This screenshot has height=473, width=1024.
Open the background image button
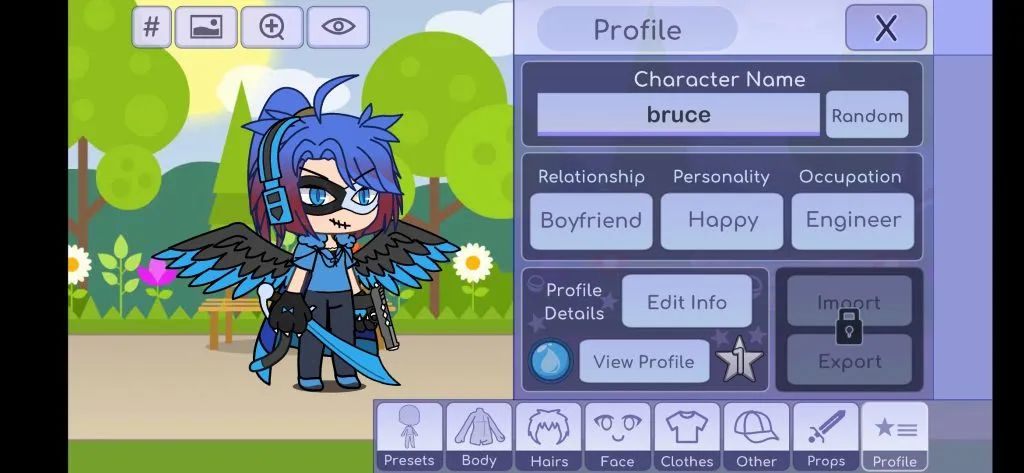tap(206, 28)
